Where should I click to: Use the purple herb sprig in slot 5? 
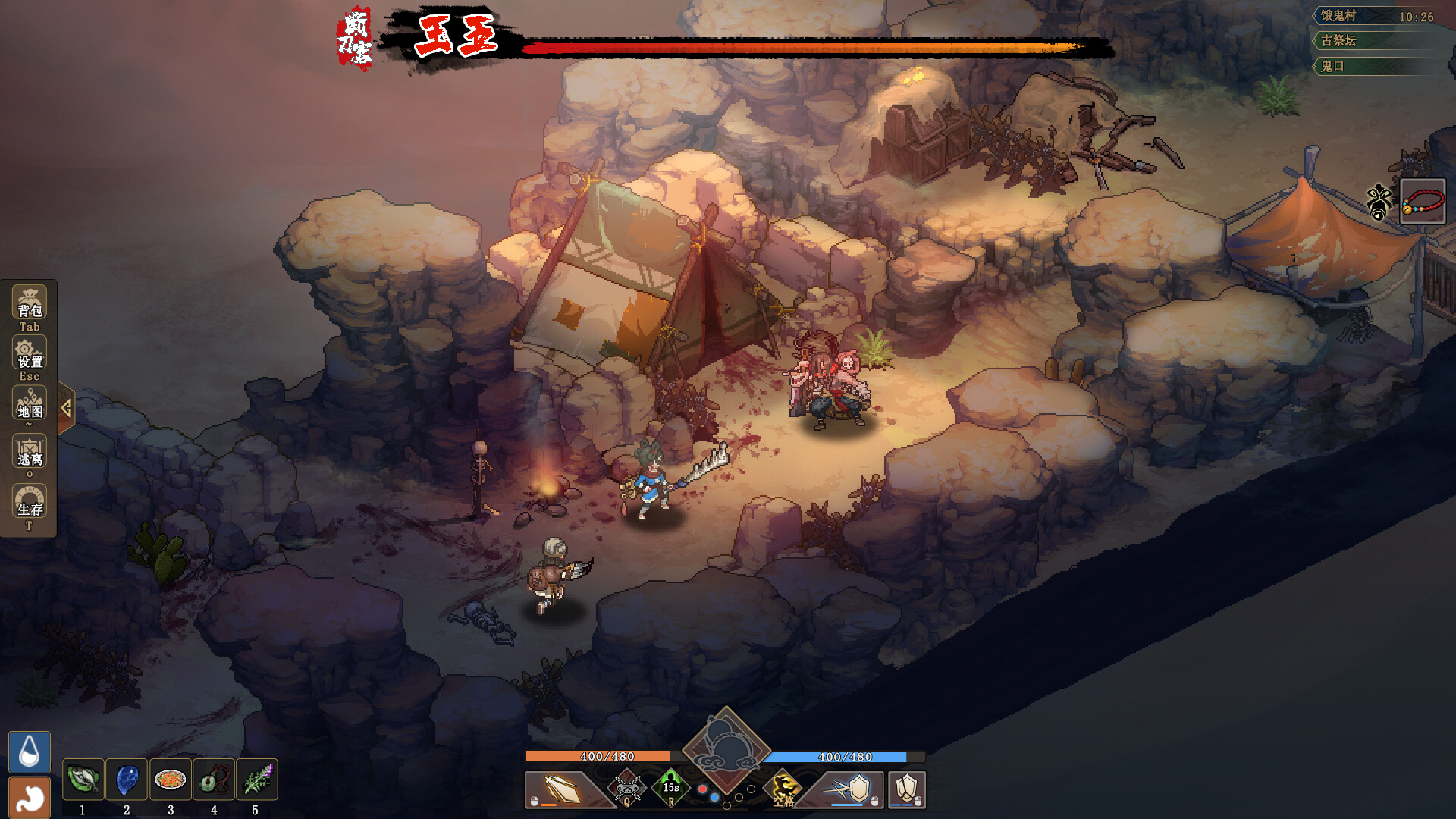click(x=256, y=780)
